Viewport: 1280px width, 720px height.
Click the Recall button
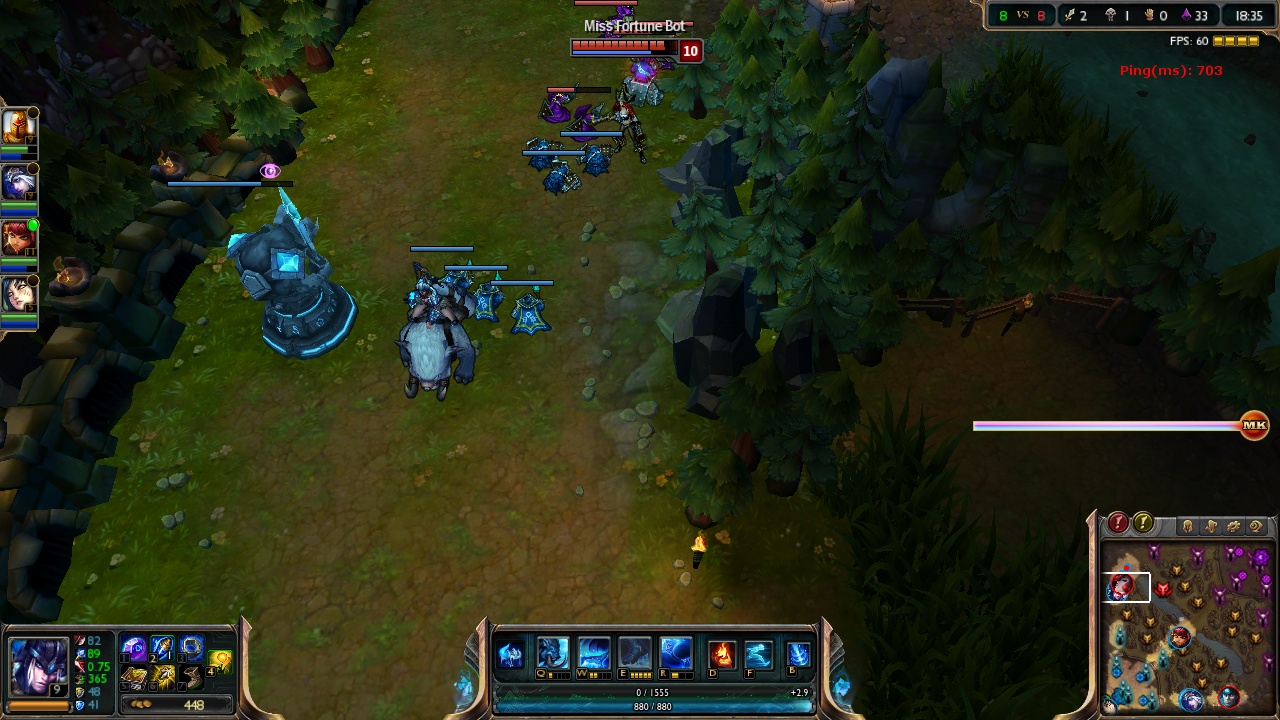tap(798, 654)
